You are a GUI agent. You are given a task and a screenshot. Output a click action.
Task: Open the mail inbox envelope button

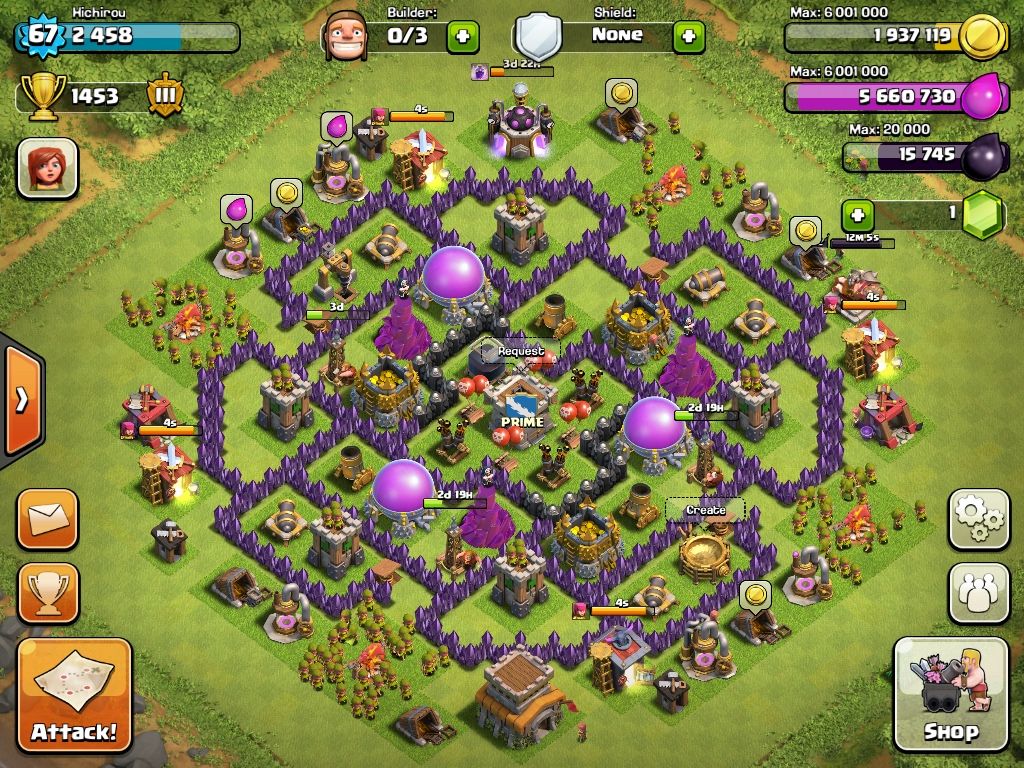click(x=47, y=519)
